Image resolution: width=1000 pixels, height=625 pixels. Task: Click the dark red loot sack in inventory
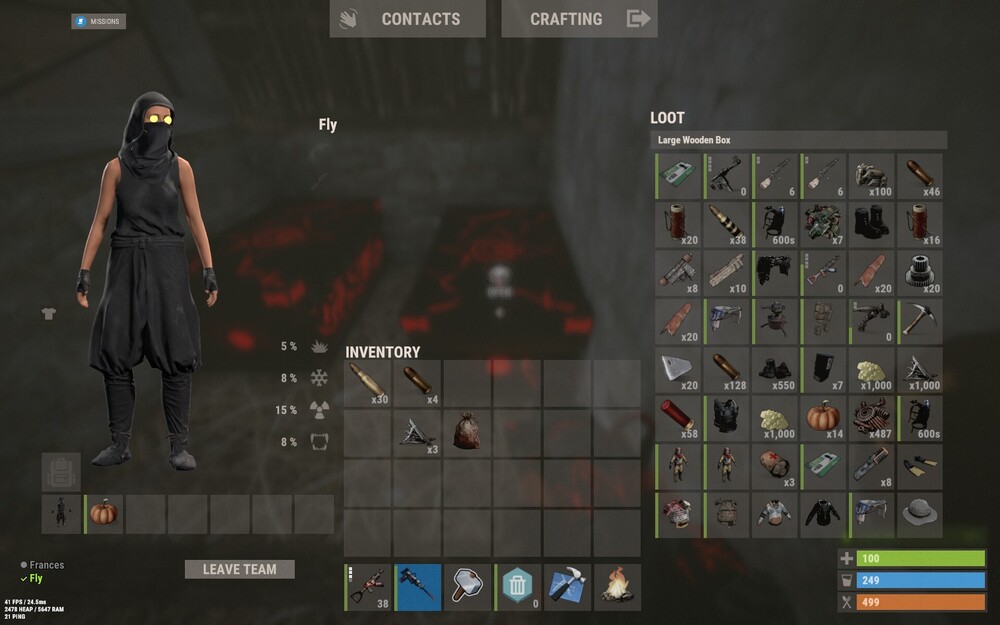click(x=467, y=432)
